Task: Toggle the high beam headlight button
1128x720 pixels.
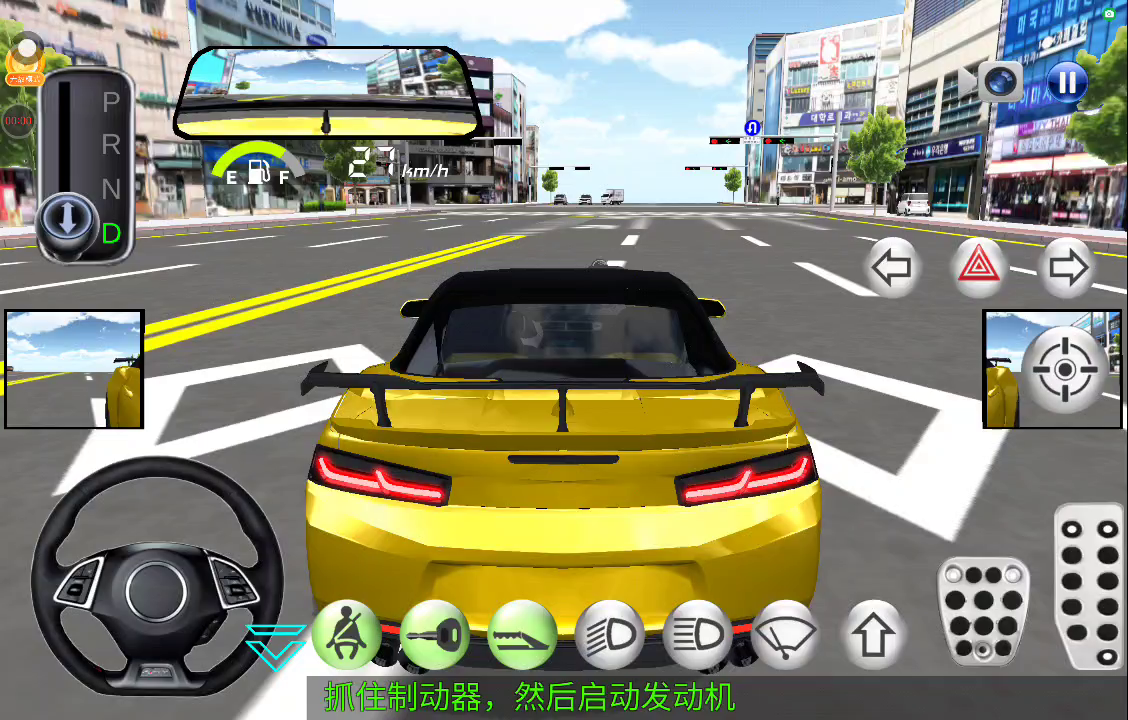Action: 697,634
